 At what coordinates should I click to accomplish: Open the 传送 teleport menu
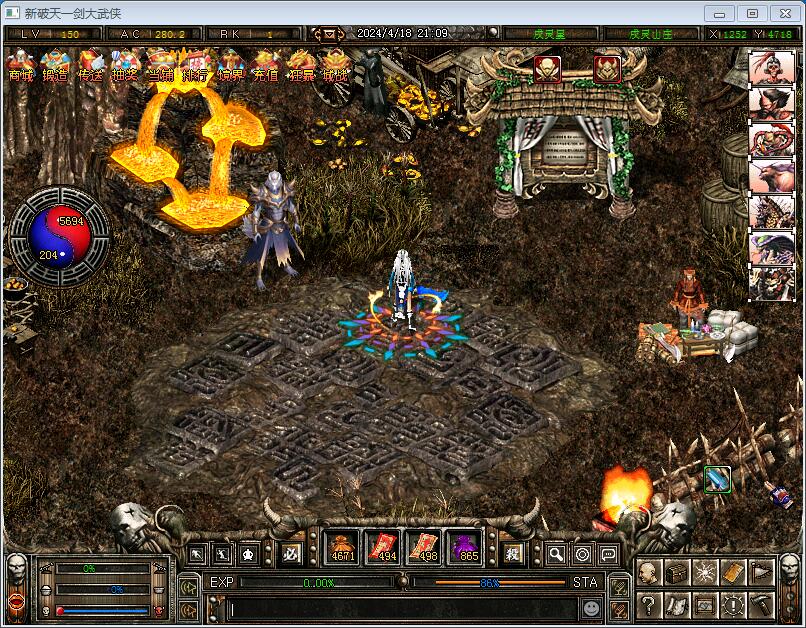click(x=90, y=66)
